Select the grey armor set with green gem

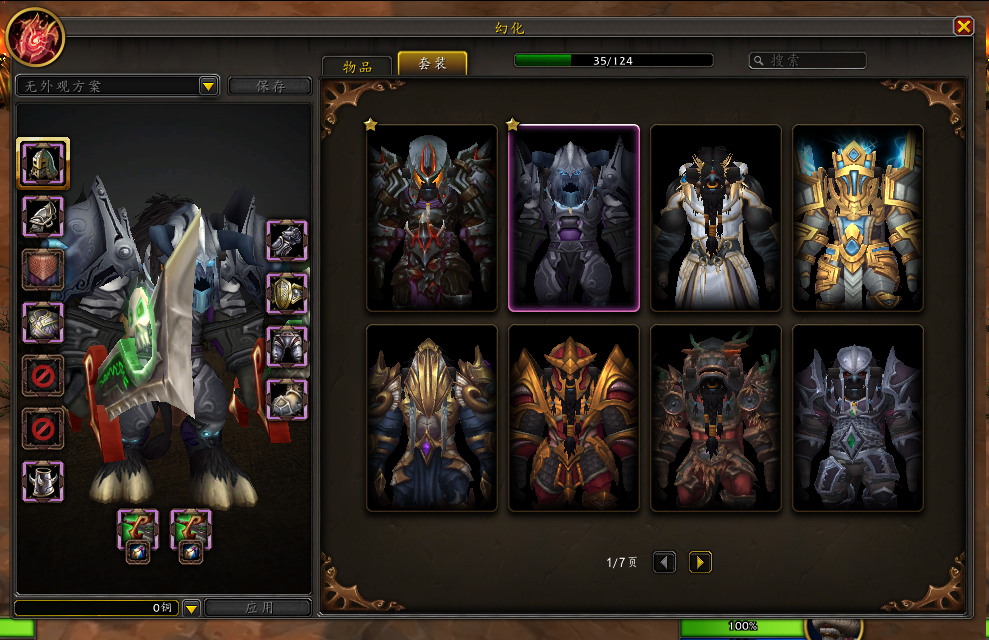pyautogui.click(x=857, y=418)
